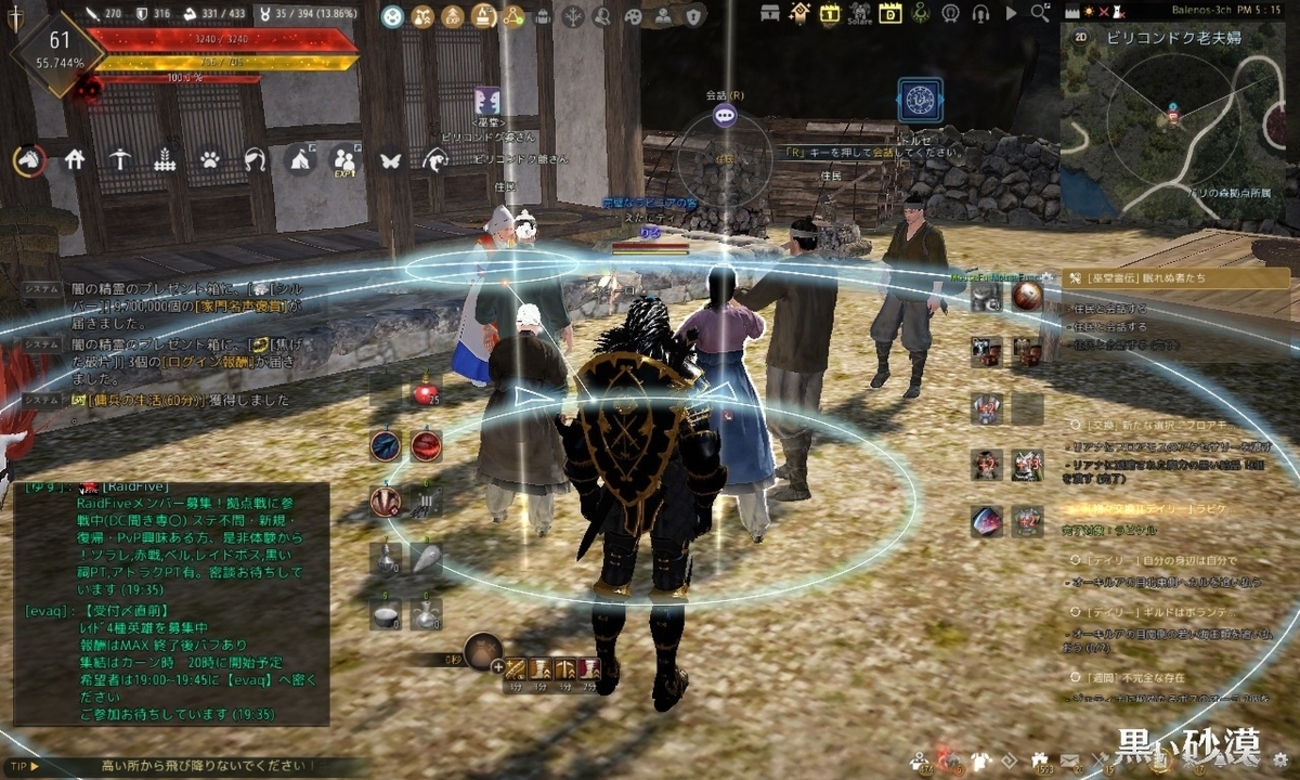1300x780 pixels.
Task: Open the pickaxe worker icon
Action: tap(120, 159)
